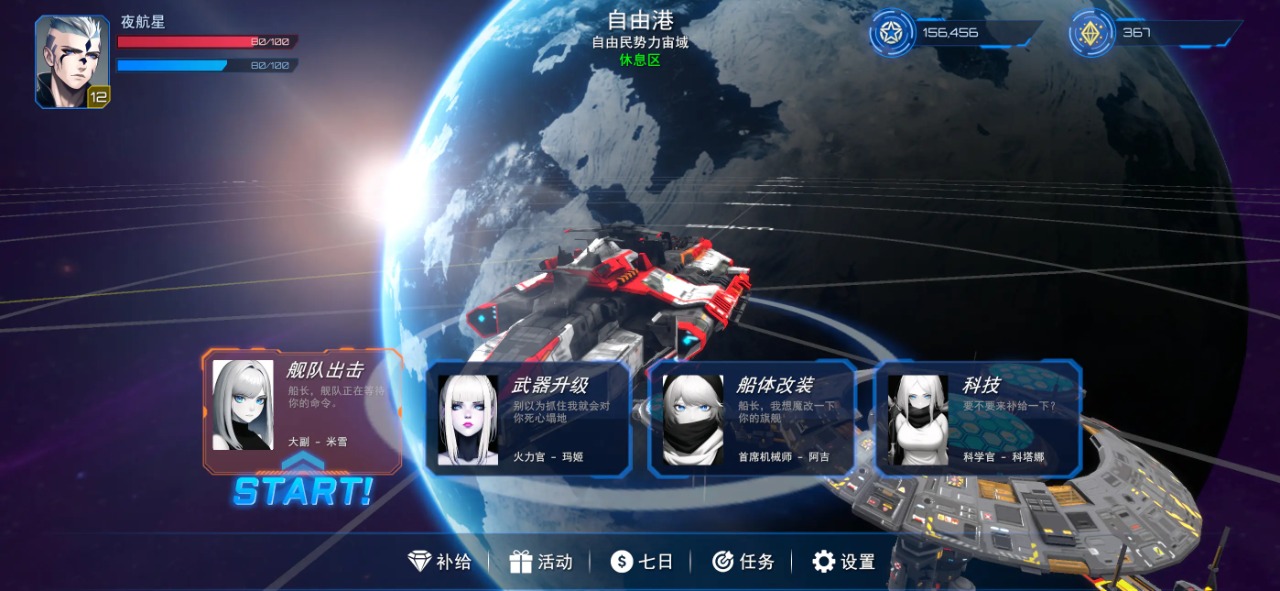The height and width of the screenshot is (591, 1280).
Task: Tap the star credits currency icon
Action: [891, 33]
